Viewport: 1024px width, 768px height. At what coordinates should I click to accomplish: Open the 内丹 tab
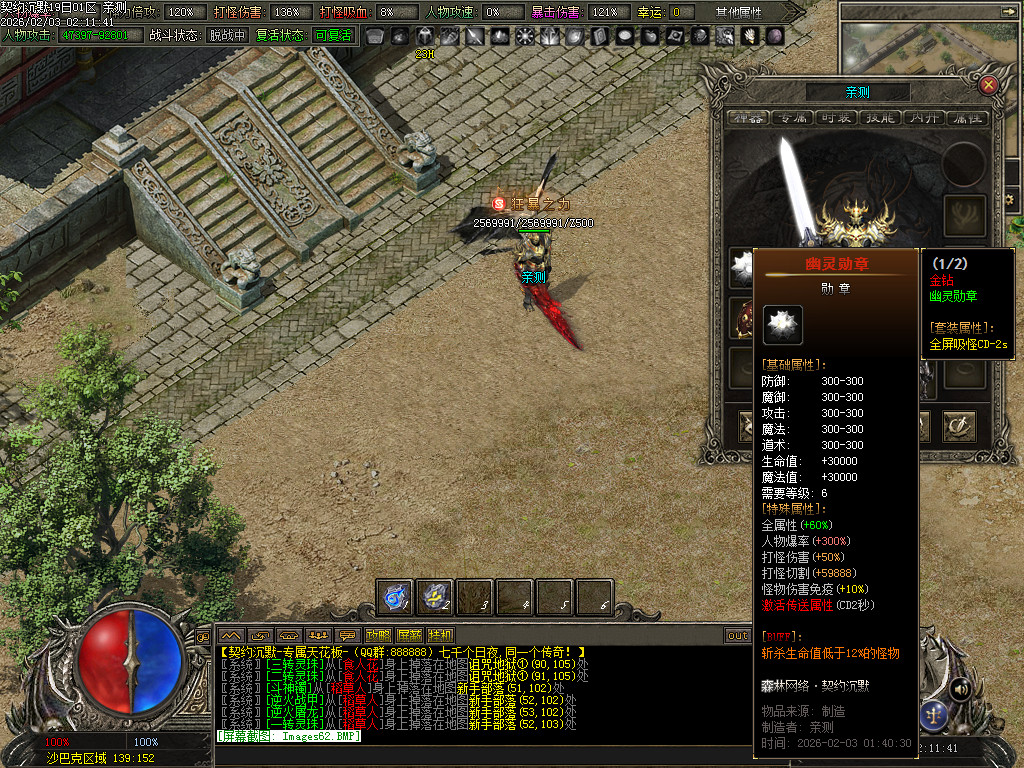[924, 118]
